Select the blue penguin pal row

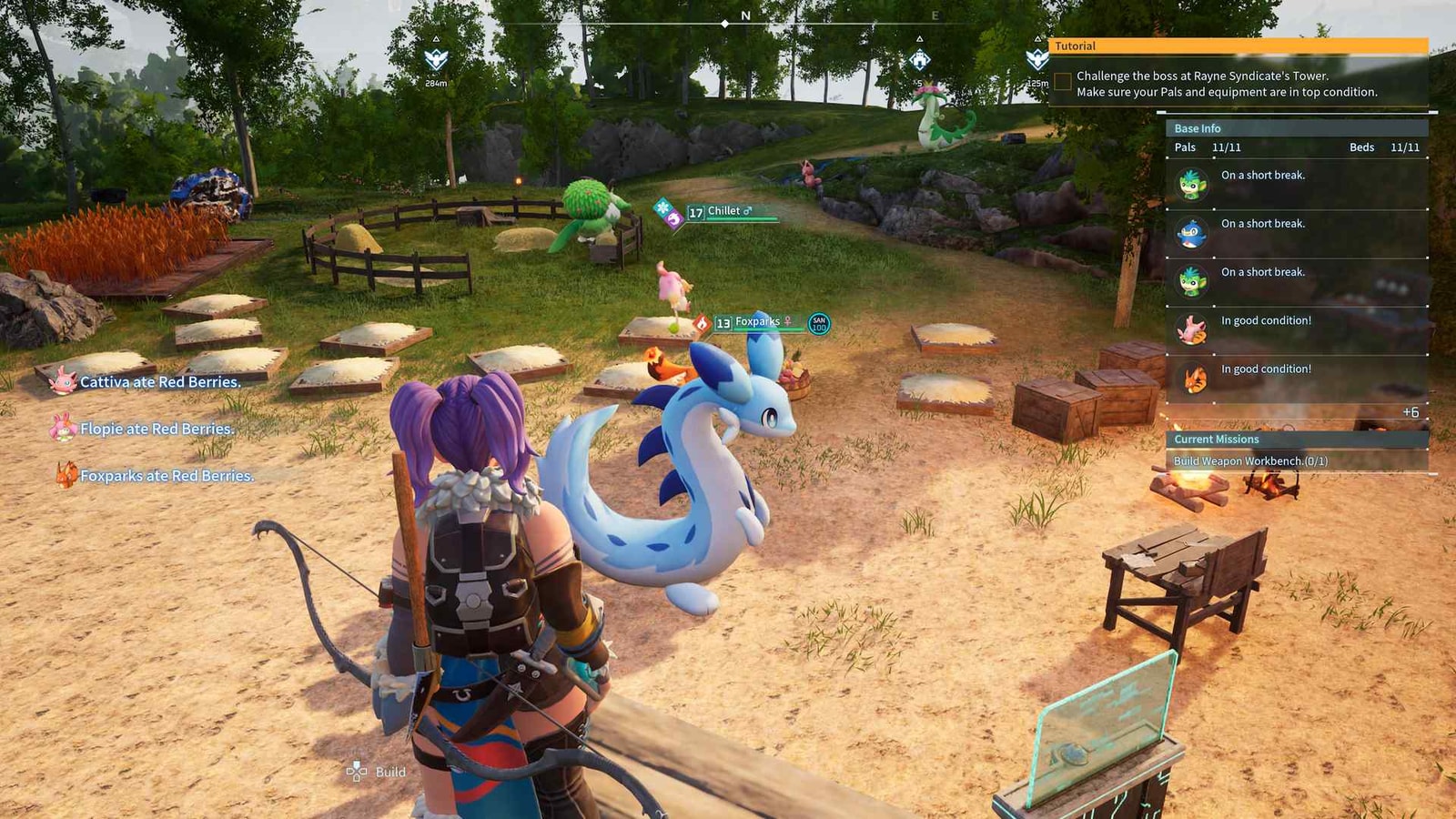(x=1297, y=233)
